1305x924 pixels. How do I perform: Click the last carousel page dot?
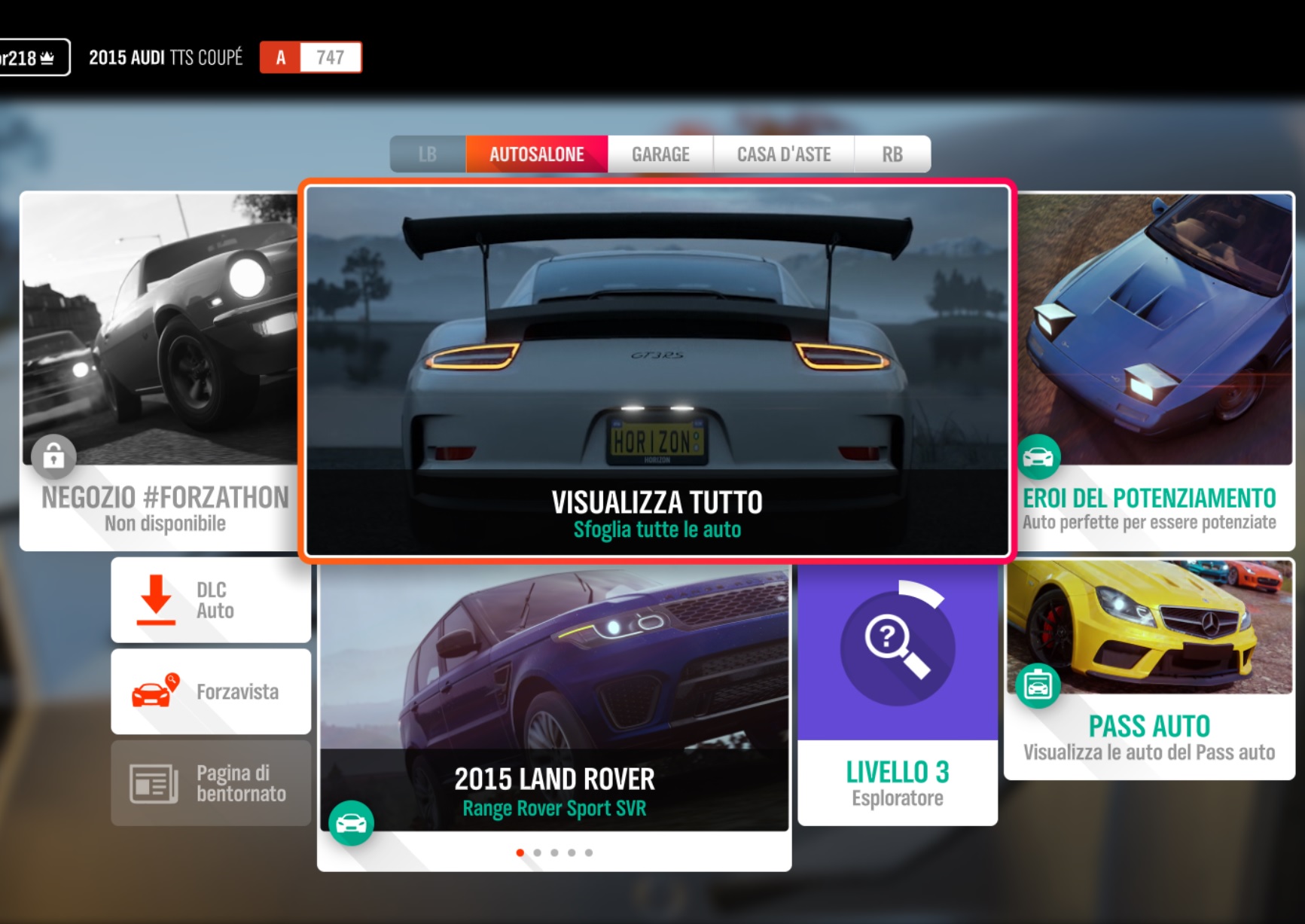pyautogui.click(x=589, y=852)
